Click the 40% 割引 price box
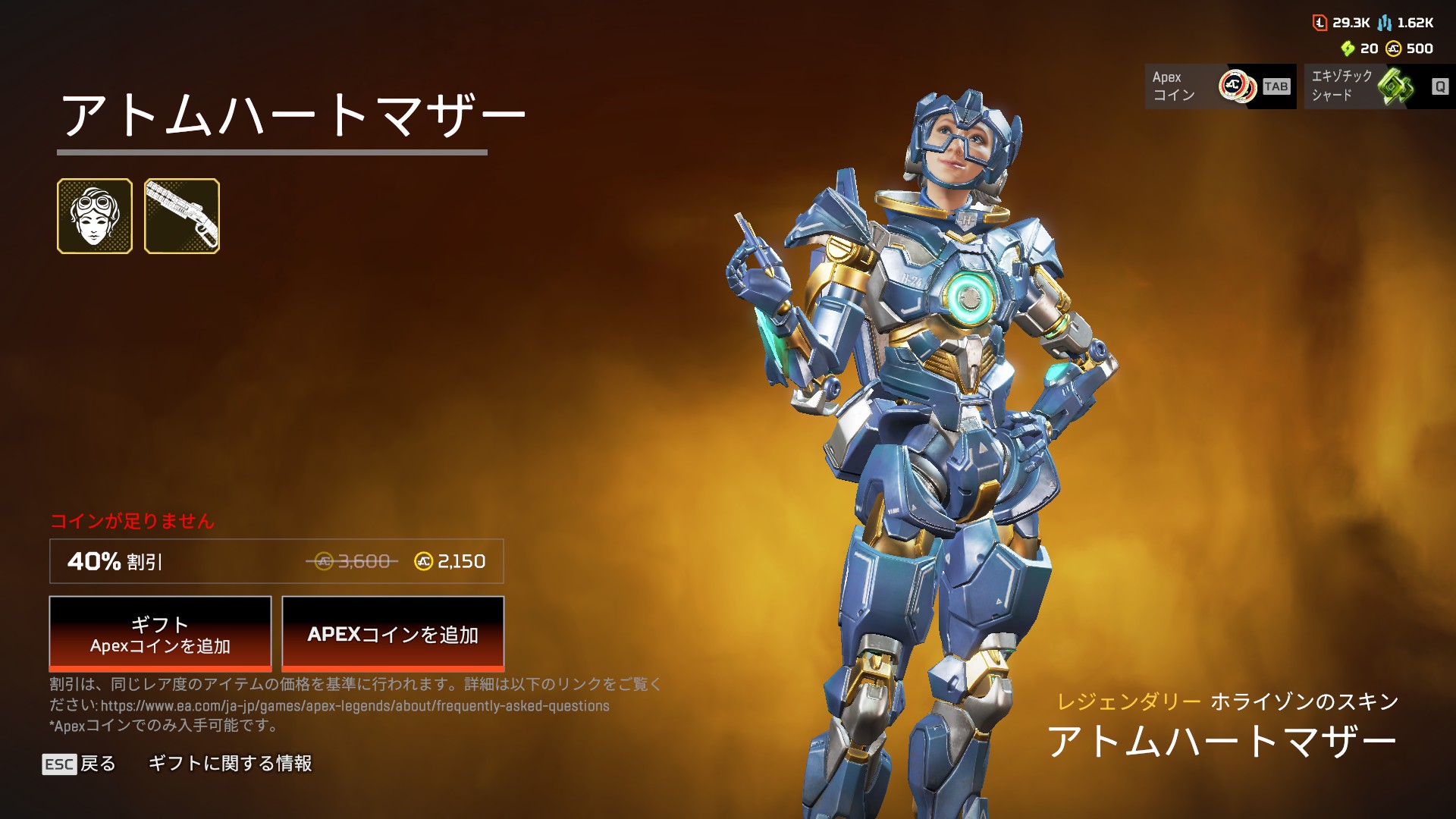Viewport: 1456px width, 819px height. 277,561
